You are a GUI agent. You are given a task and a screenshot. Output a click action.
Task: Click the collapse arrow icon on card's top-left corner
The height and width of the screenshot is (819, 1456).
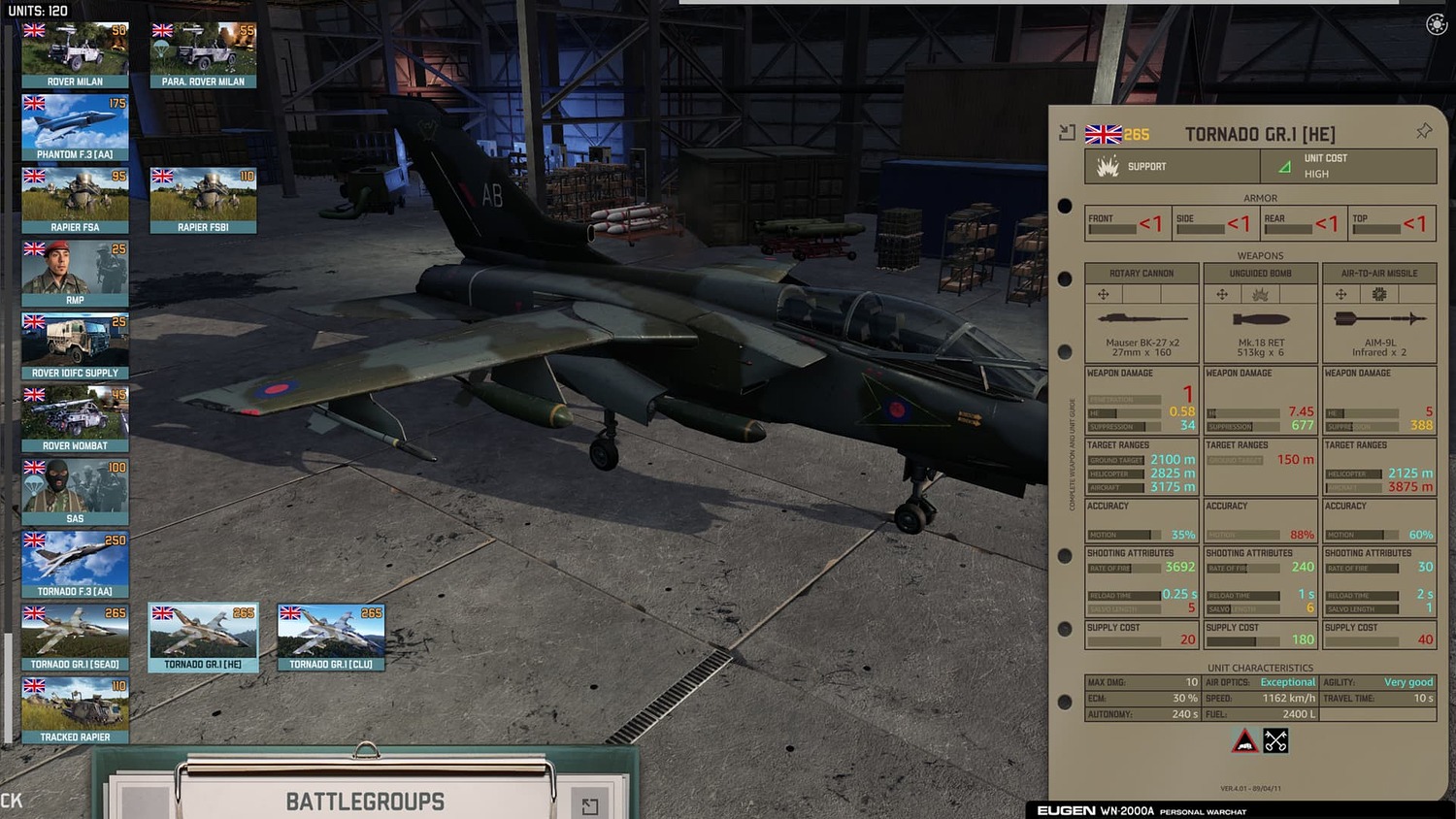[x=1068, y=130]
